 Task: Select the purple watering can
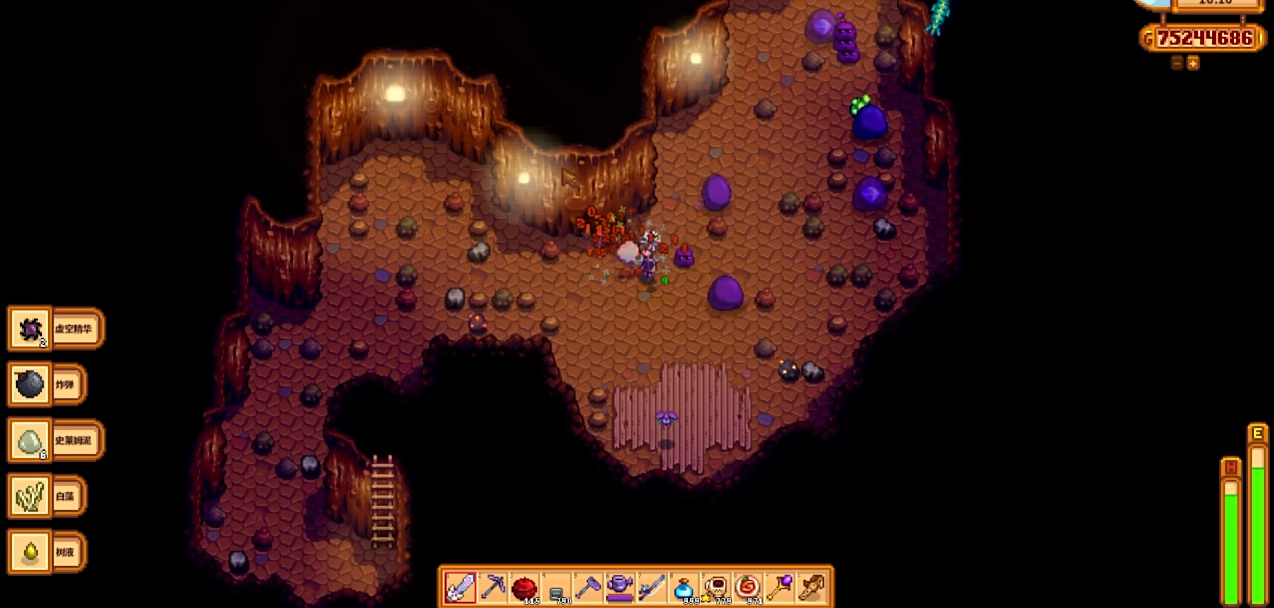620,587
